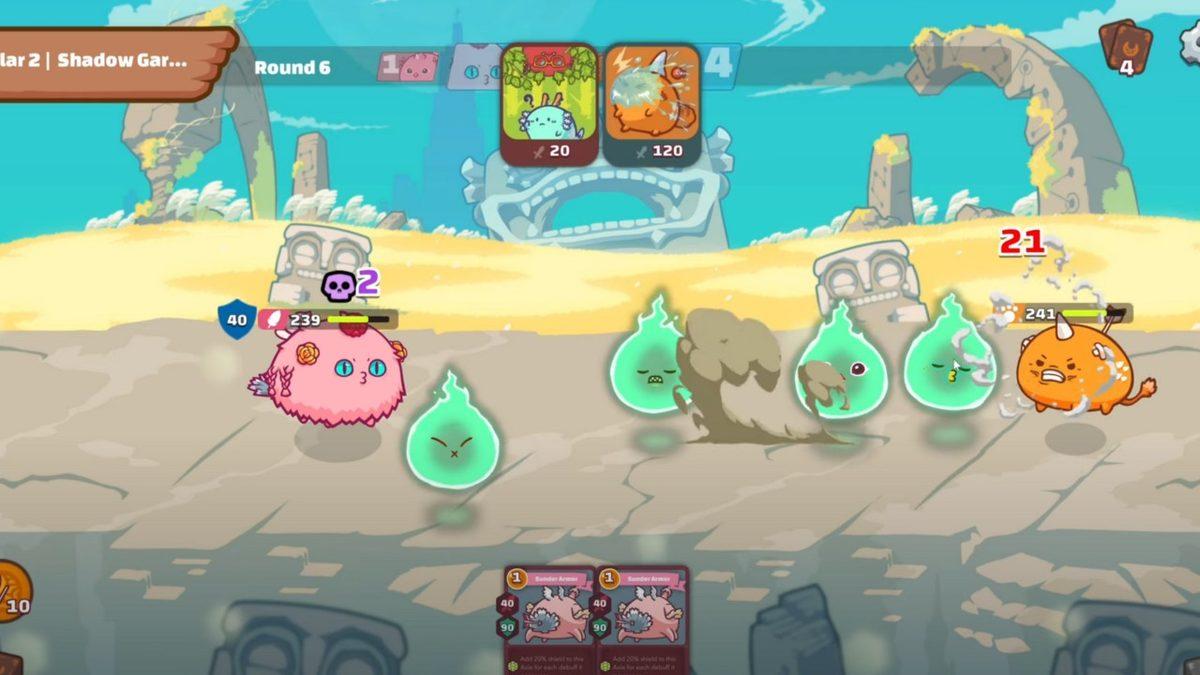1200x675 pixels.
Task: Click the wooden Shadow Gar... stage sign
Action: pyautogui.click(x=110, y=62)
